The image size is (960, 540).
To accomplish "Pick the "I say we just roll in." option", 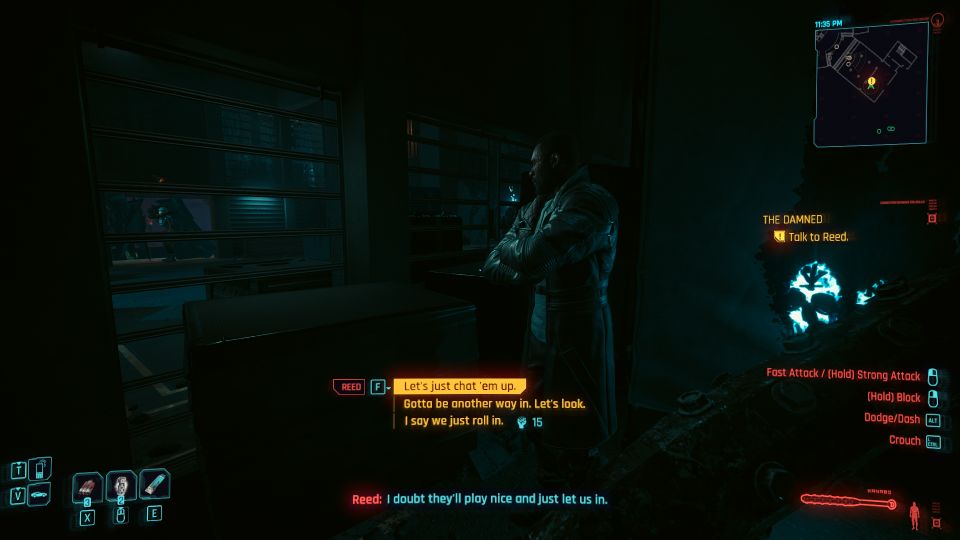I will 456,422.
